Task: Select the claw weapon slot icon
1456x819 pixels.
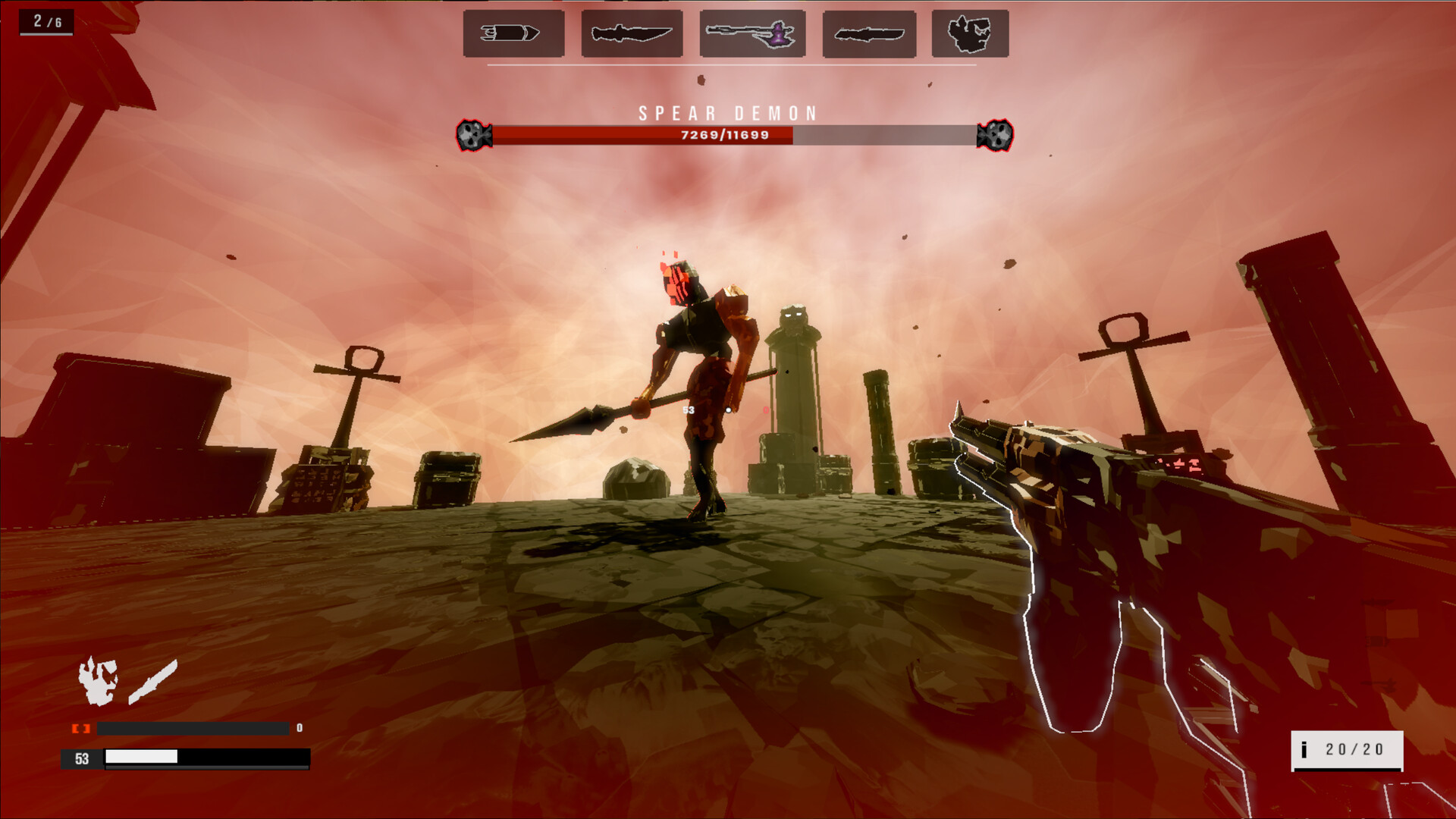Action: 971,33
